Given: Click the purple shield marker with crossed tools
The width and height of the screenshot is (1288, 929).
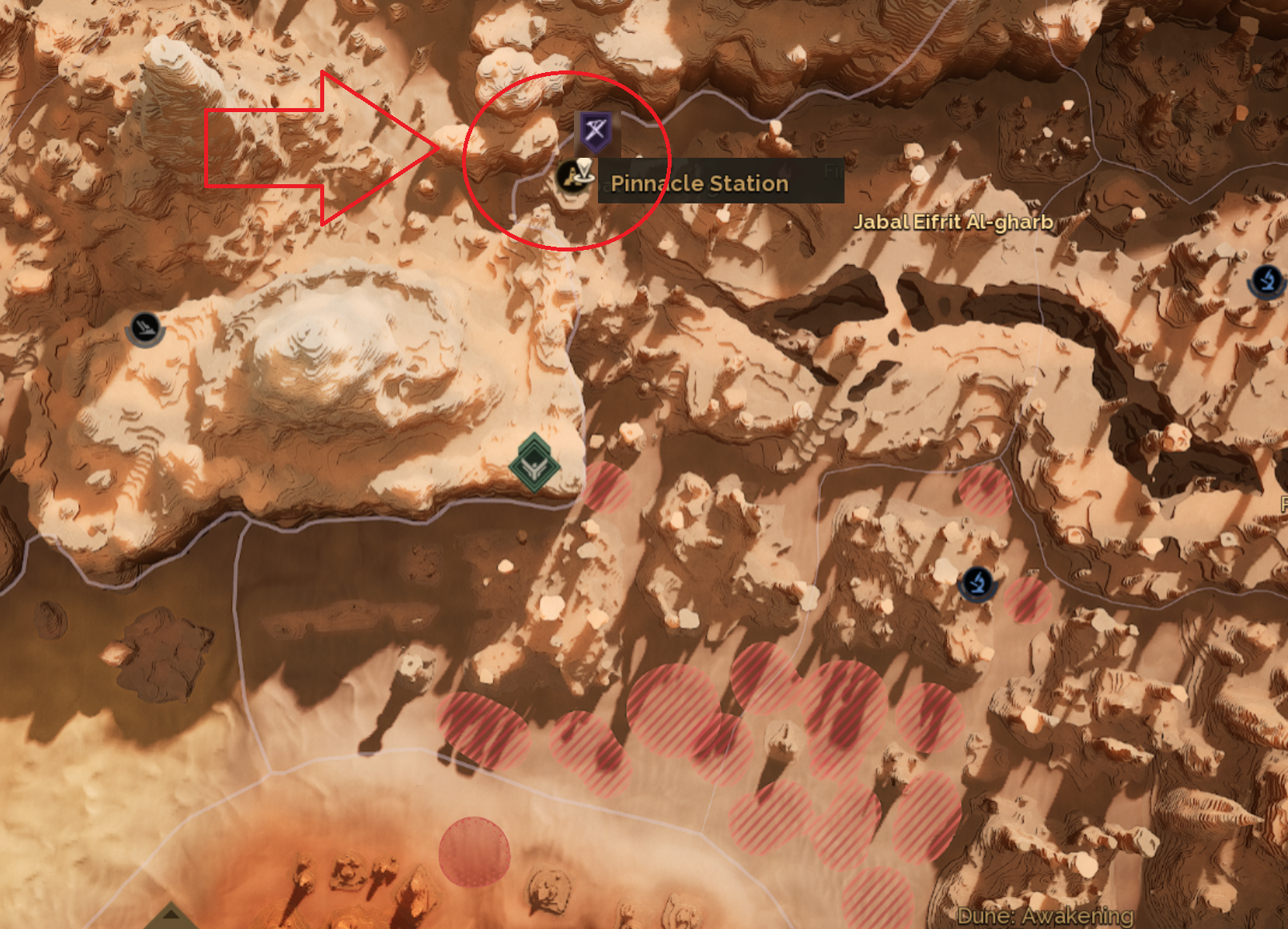Looking at the screenshot, I should (595, 131).
